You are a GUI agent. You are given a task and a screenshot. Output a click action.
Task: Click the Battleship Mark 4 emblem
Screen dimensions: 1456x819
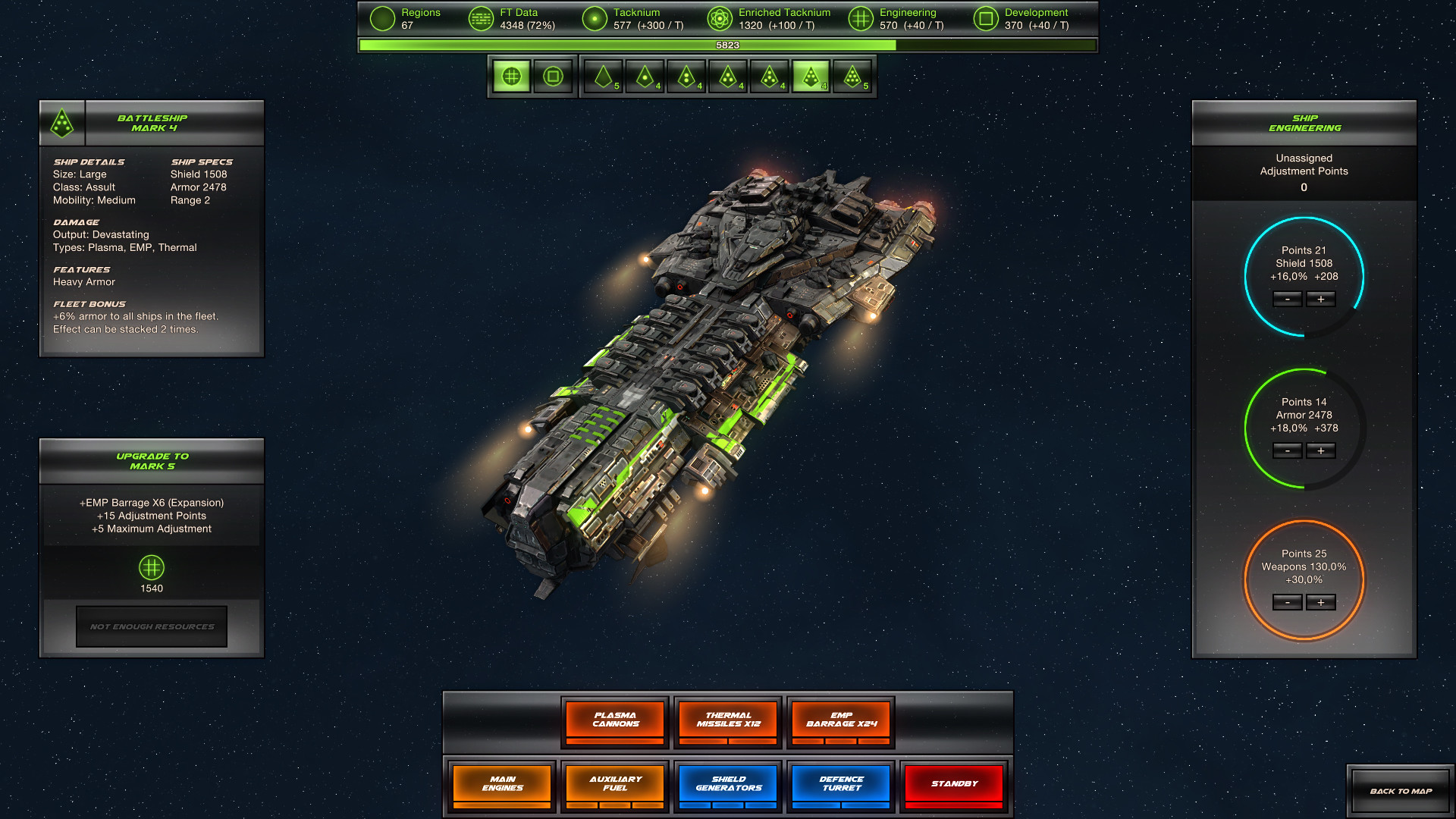coord(61,122)
